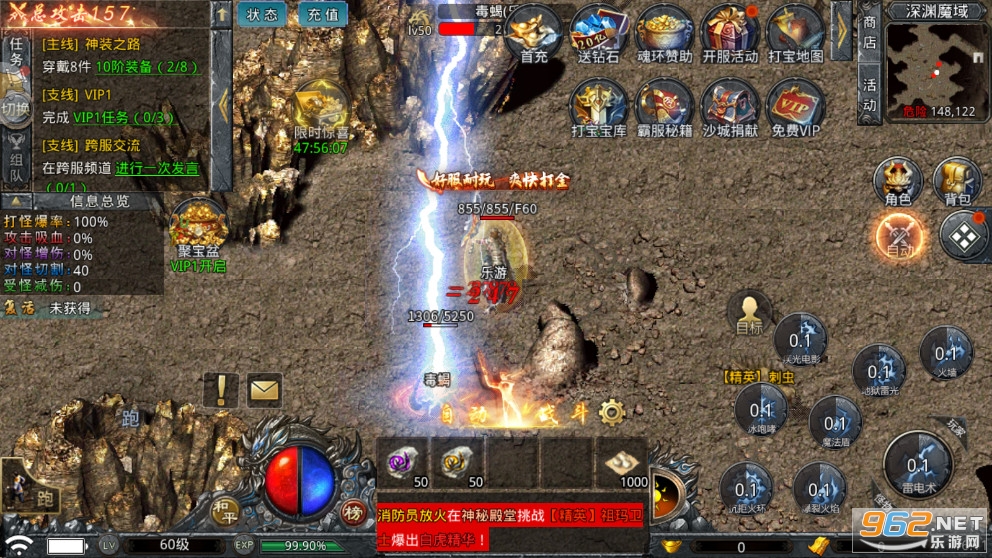Select the 目标 target button
This screenshot has width=992, height=558.
click(x=749, y=313)
